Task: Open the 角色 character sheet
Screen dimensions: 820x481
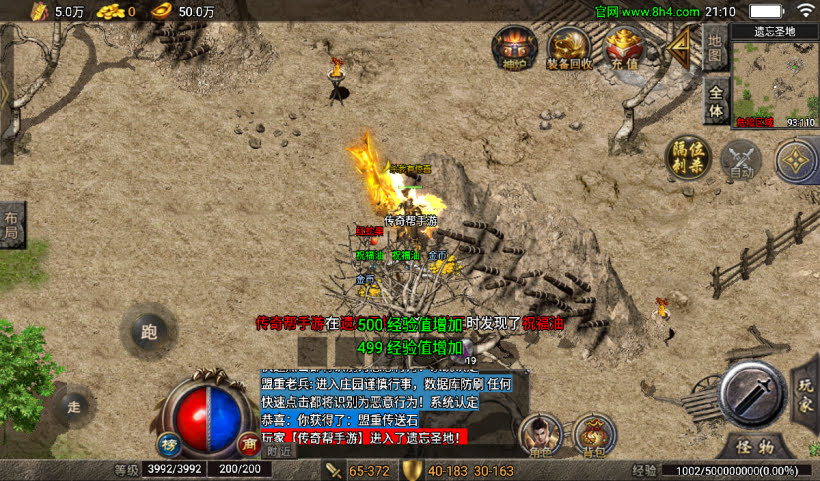Action: pos(540,436)
